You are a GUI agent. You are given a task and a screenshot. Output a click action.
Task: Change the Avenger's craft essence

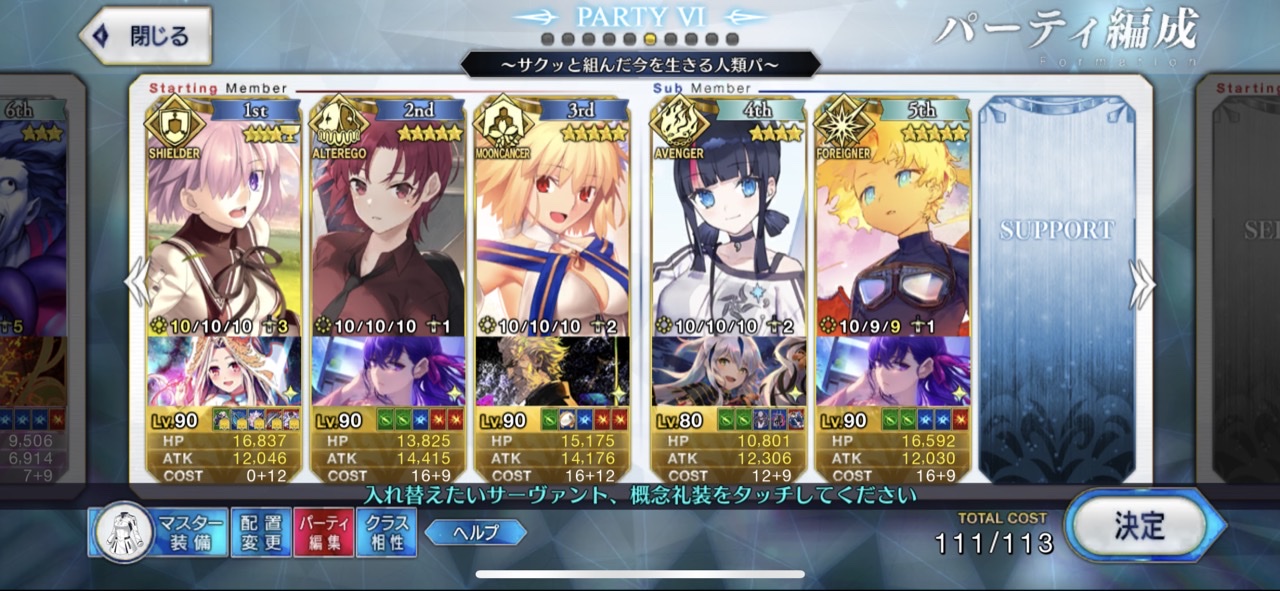(x=728, y=371)
